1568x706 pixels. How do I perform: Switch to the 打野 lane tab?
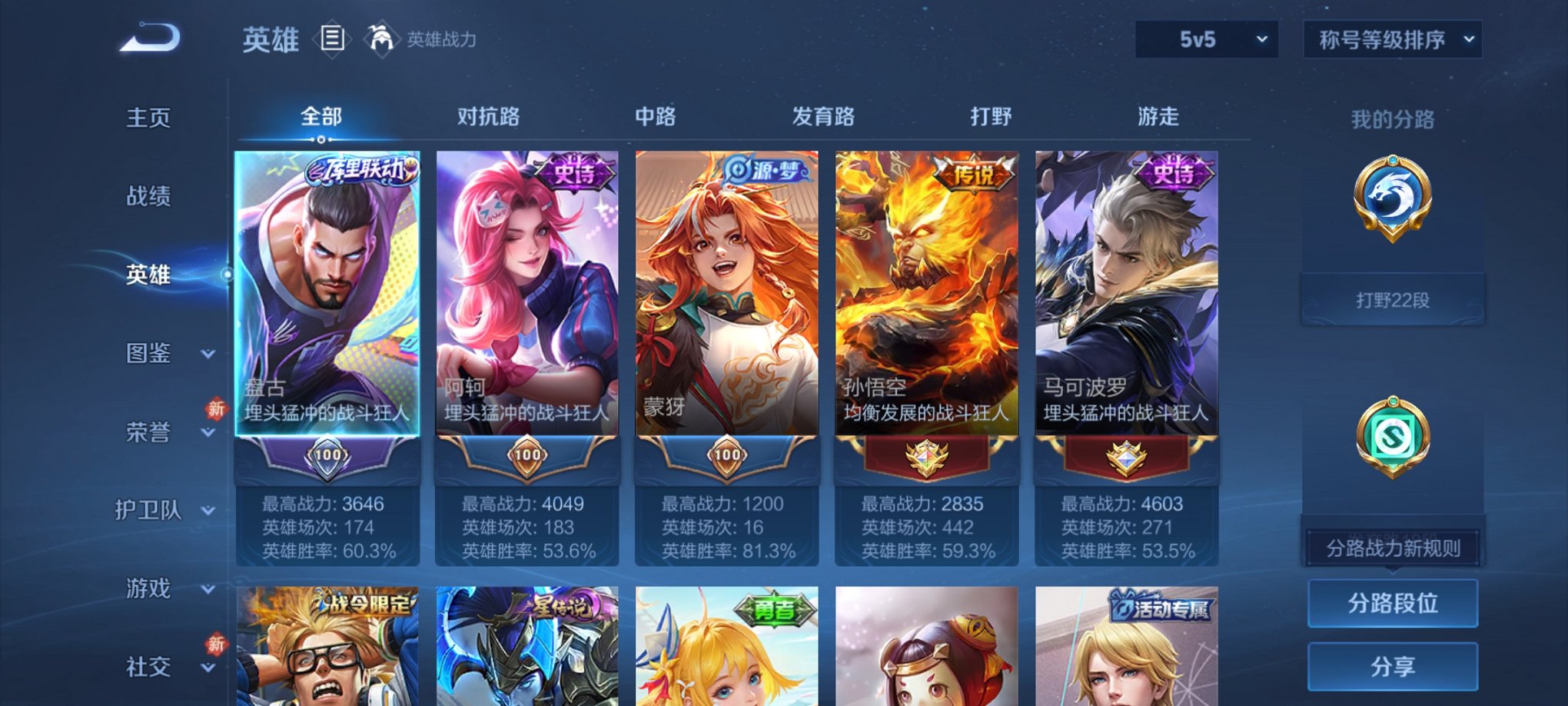click(990, 117)
